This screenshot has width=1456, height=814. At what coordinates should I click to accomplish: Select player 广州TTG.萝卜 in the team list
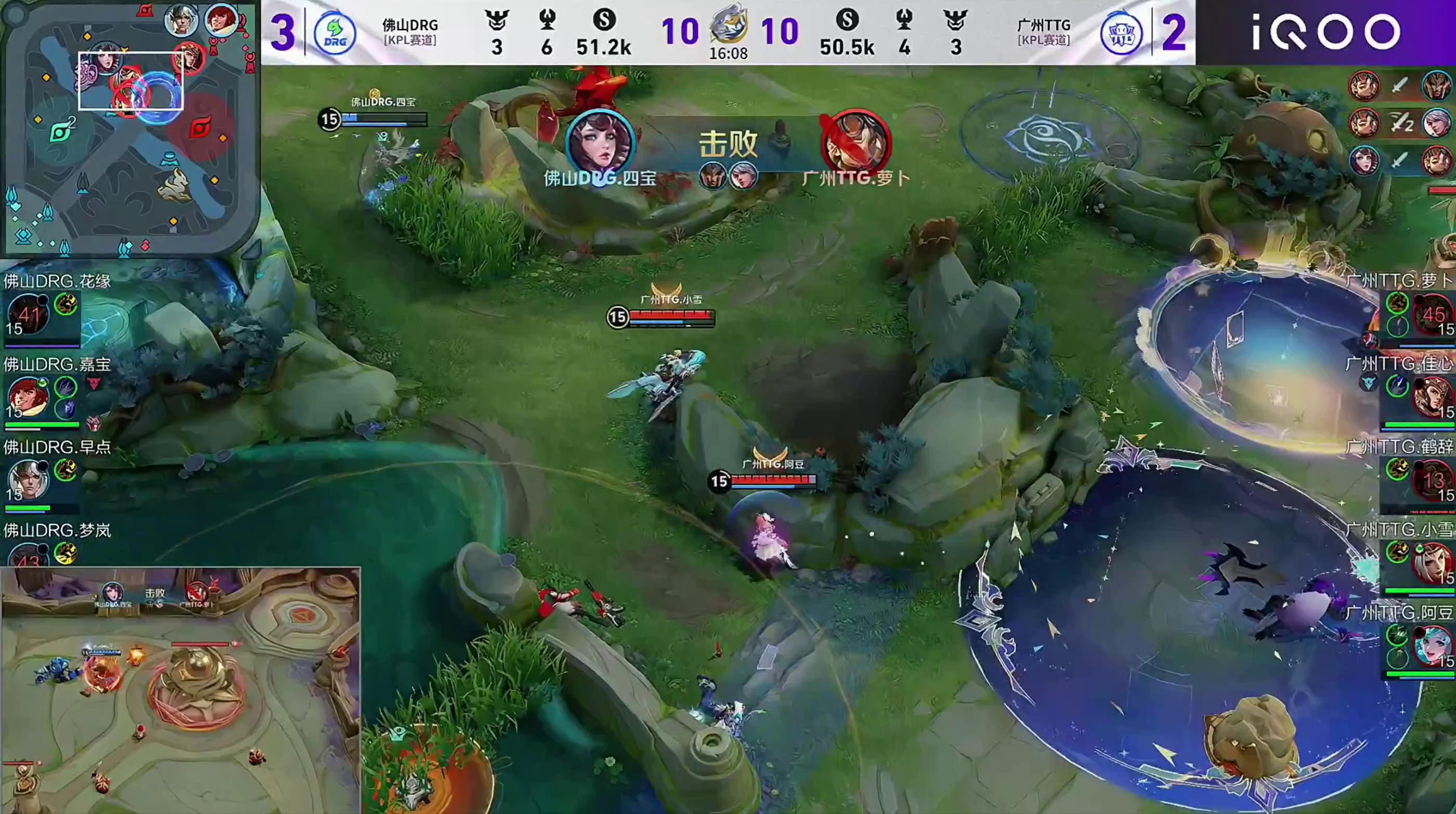1399,281
